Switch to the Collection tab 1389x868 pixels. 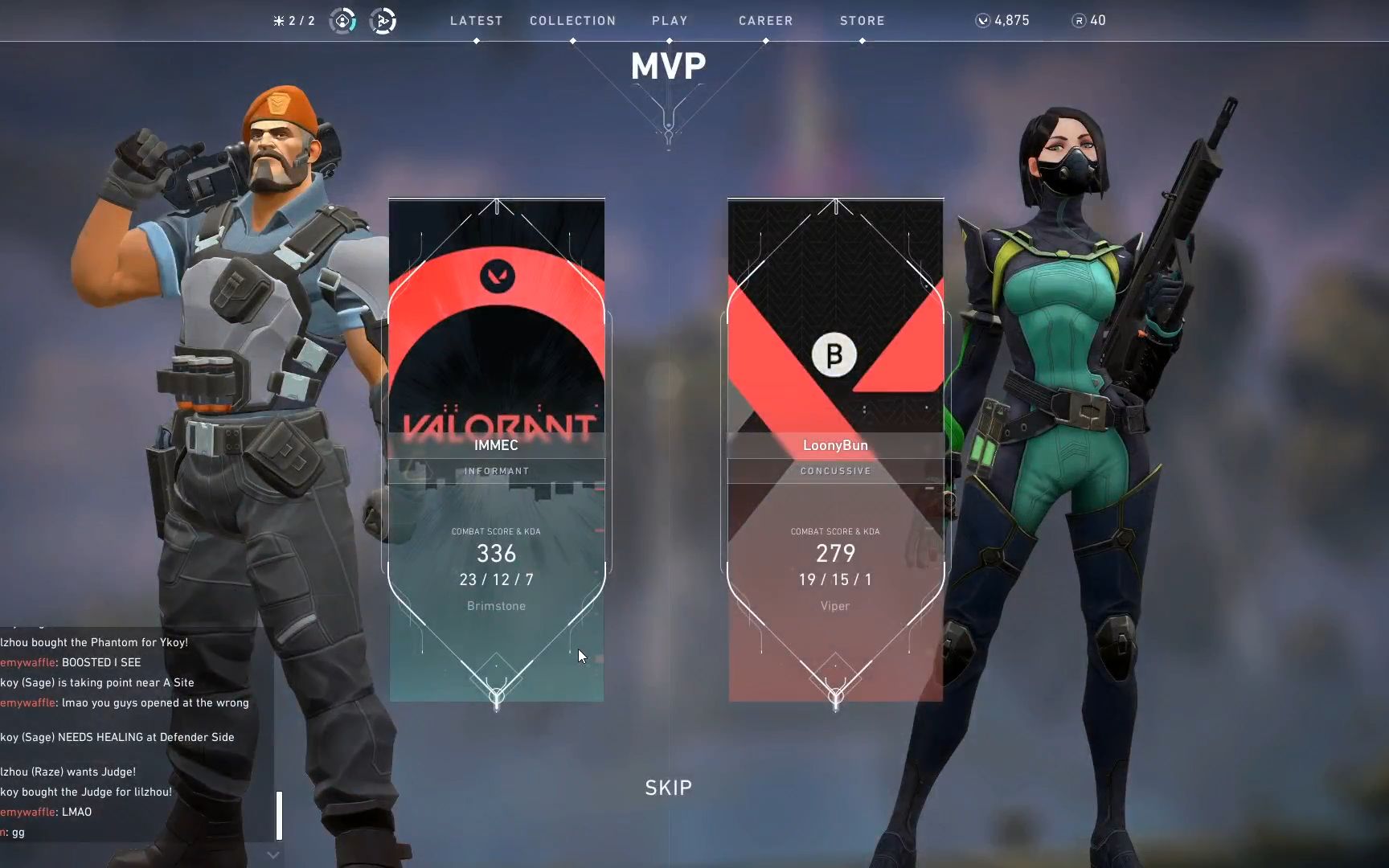pyautogui.click(x=572, y=21)
